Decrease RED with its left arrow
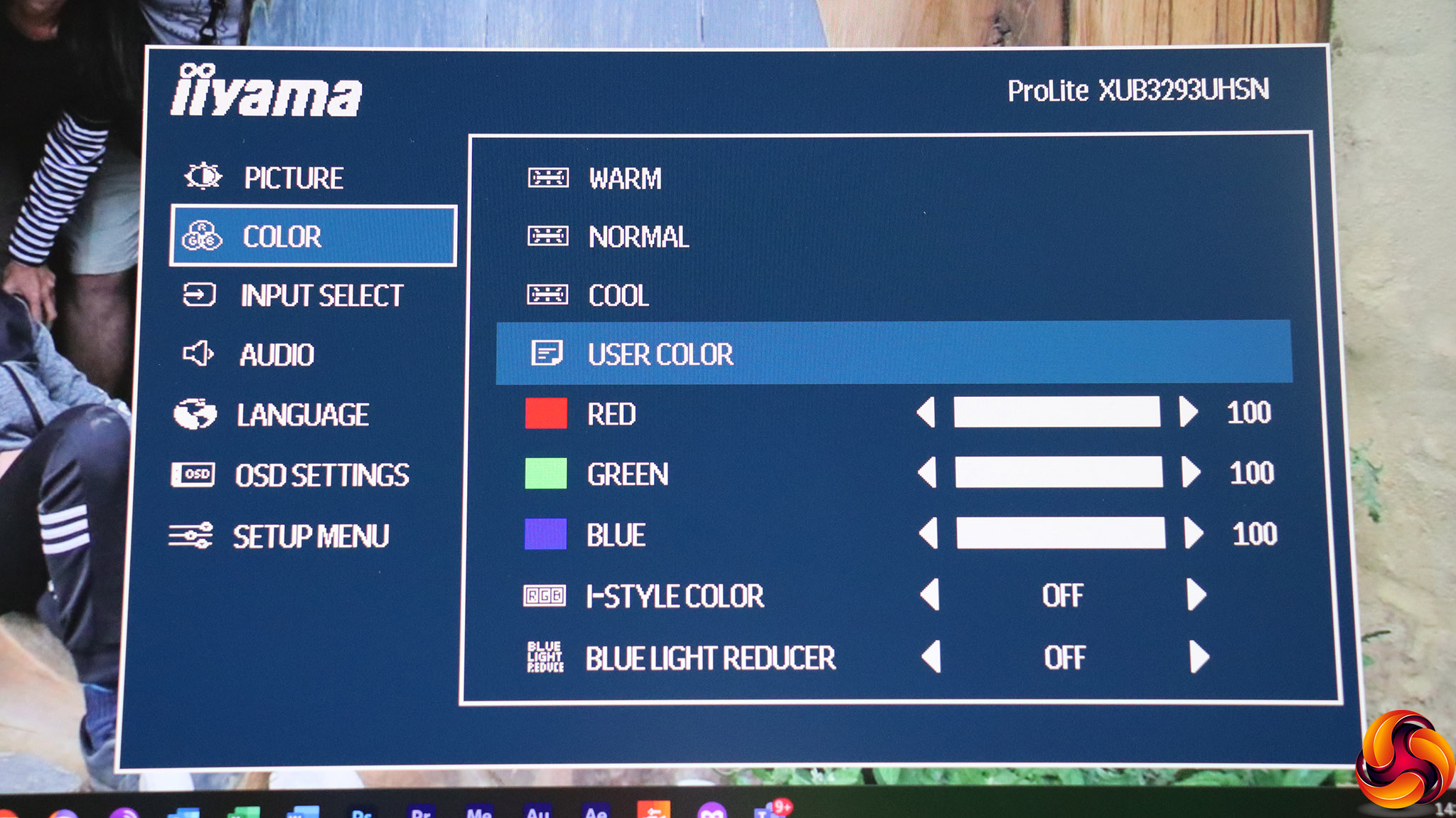Screen dimensions: 1456x818 point(926,413)
